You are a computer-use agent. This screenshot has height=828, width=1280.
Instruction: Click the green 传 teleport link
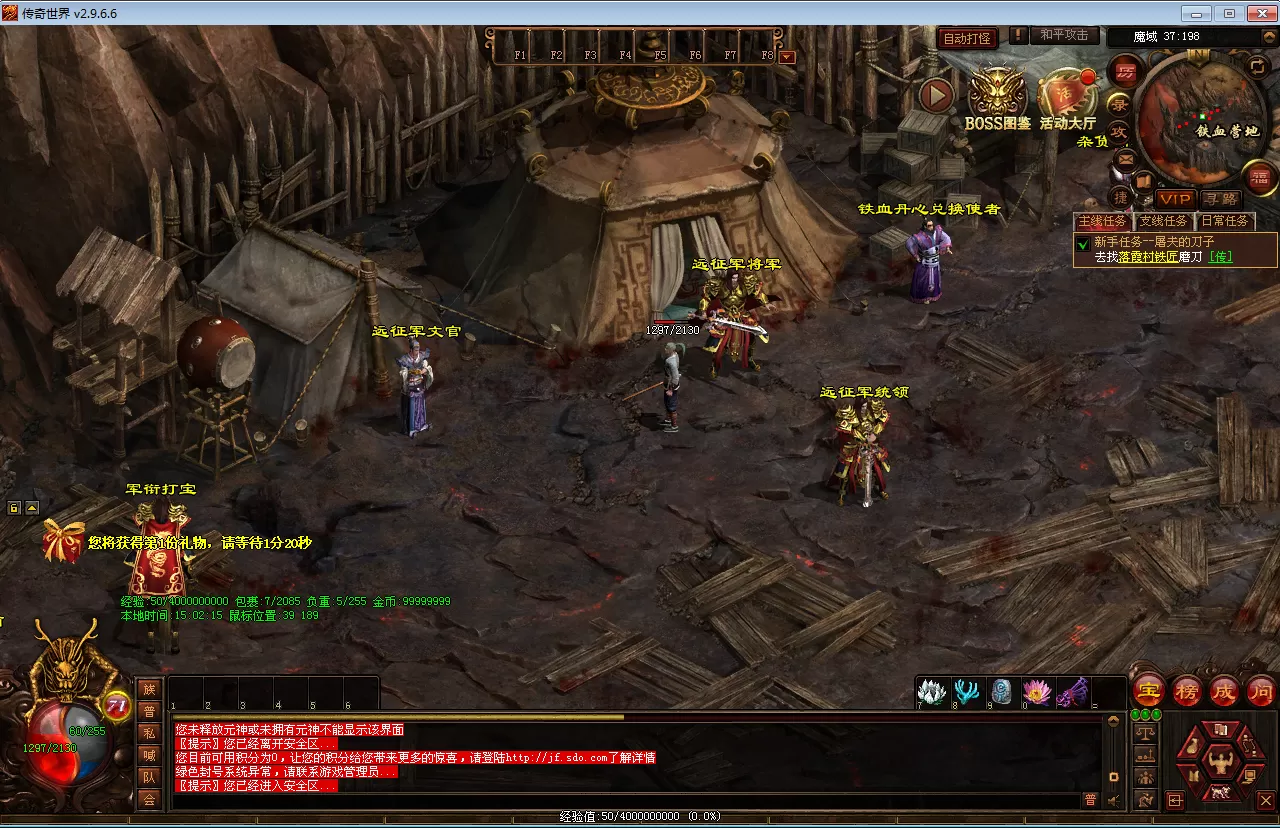[1221, 257]
